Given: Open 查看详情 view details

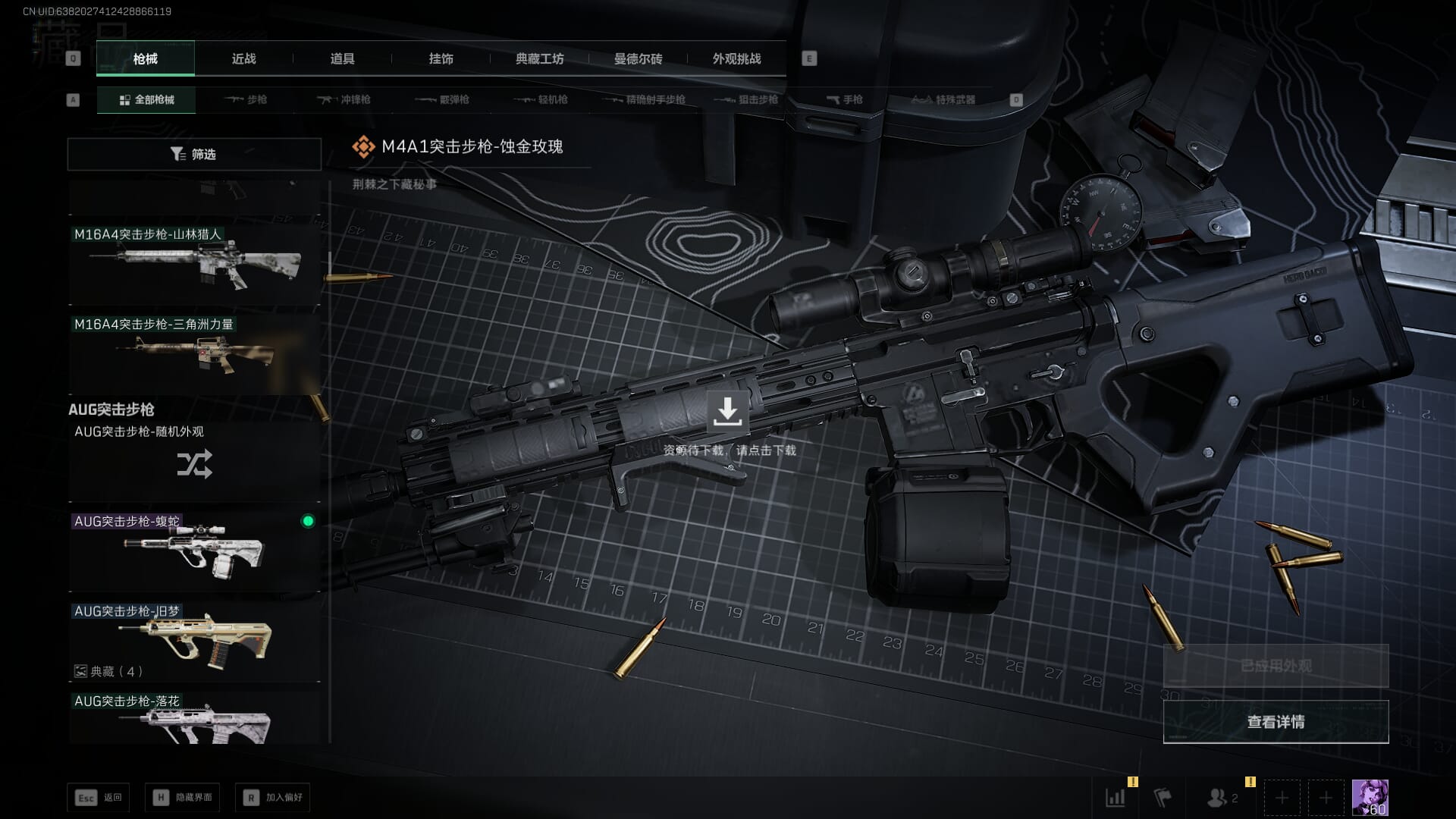Looking at the screenshot, I should click(x=1276, y=722).
